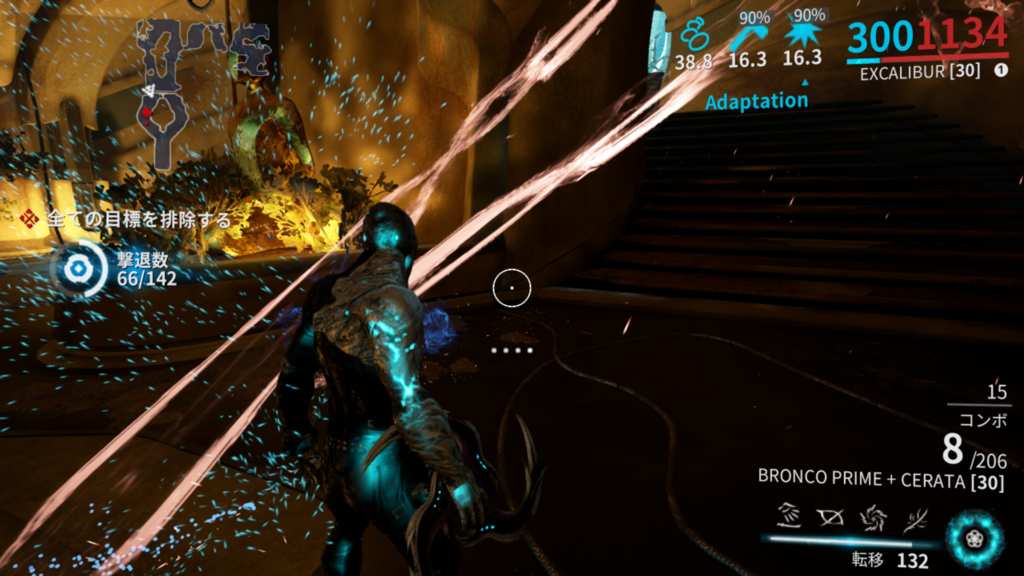Activate the Radial Blind ability icon
The height and width of the screenshot is (576, 1024).
point(829,518)
